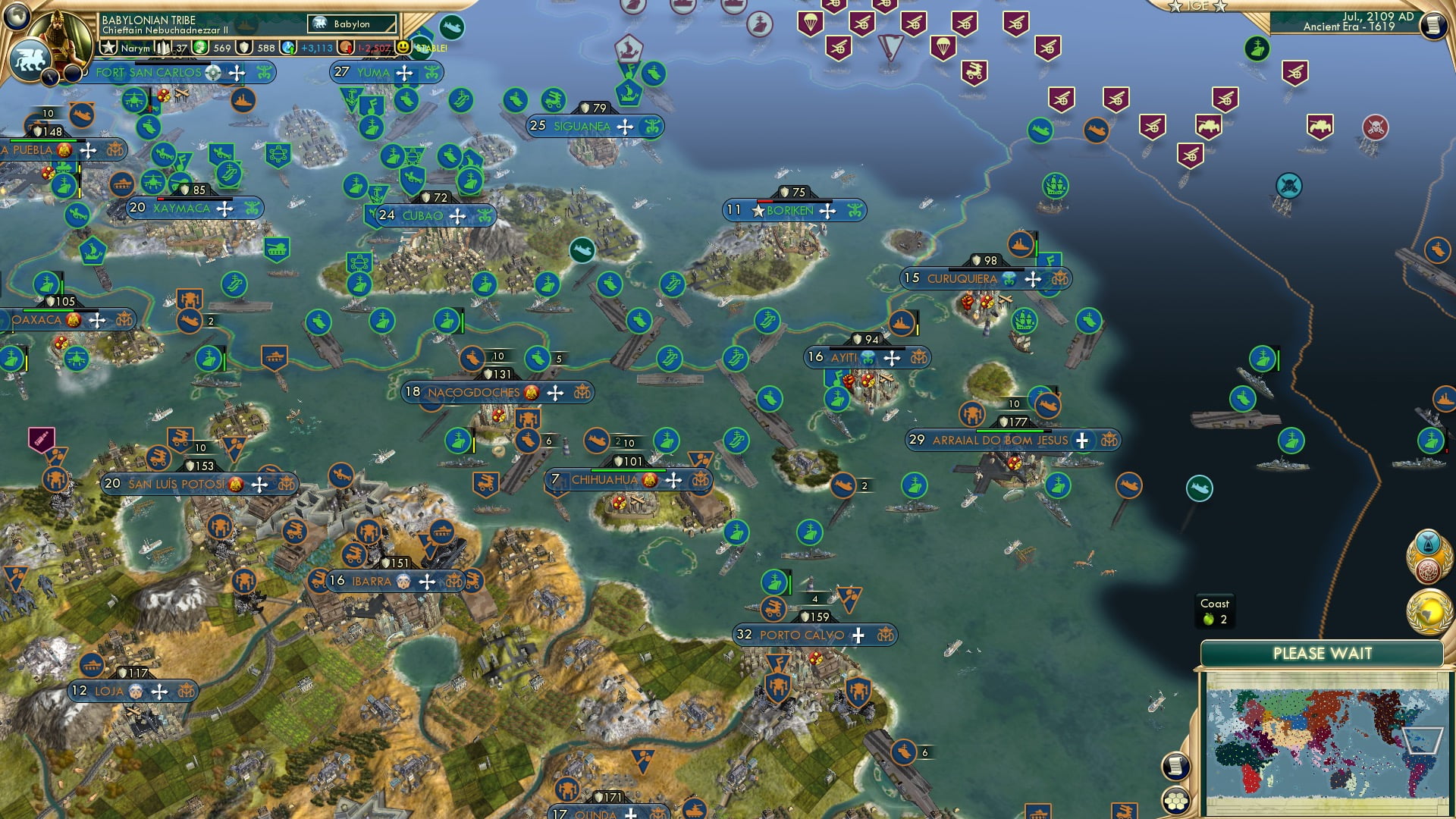This screenshot has height=819, width=1456.
Task: Click the winged lion emblem in top-left corner
Action: click(29, 57)
